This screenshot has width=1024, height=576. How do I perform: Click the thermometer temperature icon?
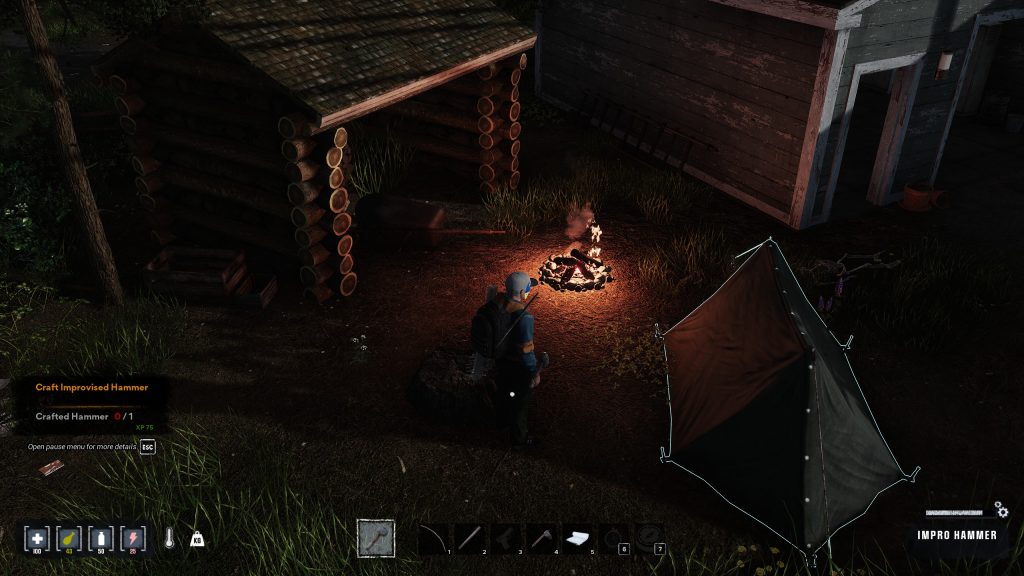click(x=171, y=538)
